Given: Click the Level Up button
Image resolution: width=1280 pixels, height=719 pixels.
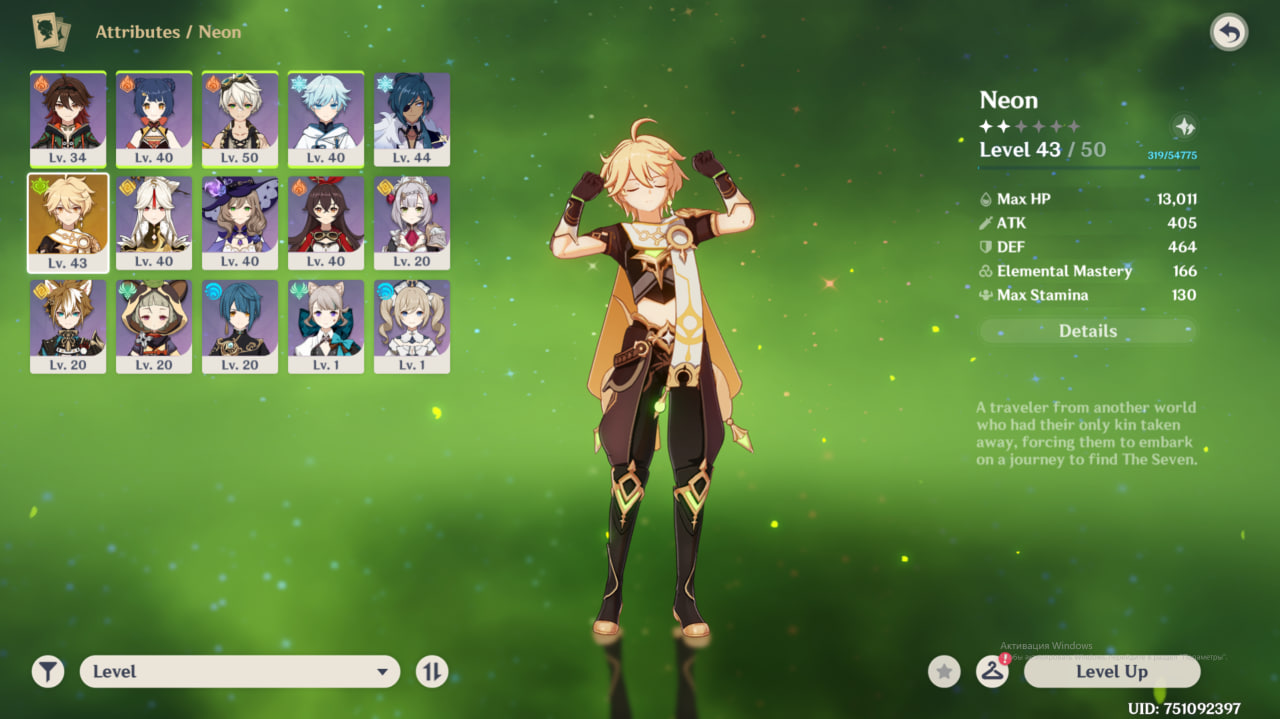Looking at the screenshot, I should (x=1111, y=672).
